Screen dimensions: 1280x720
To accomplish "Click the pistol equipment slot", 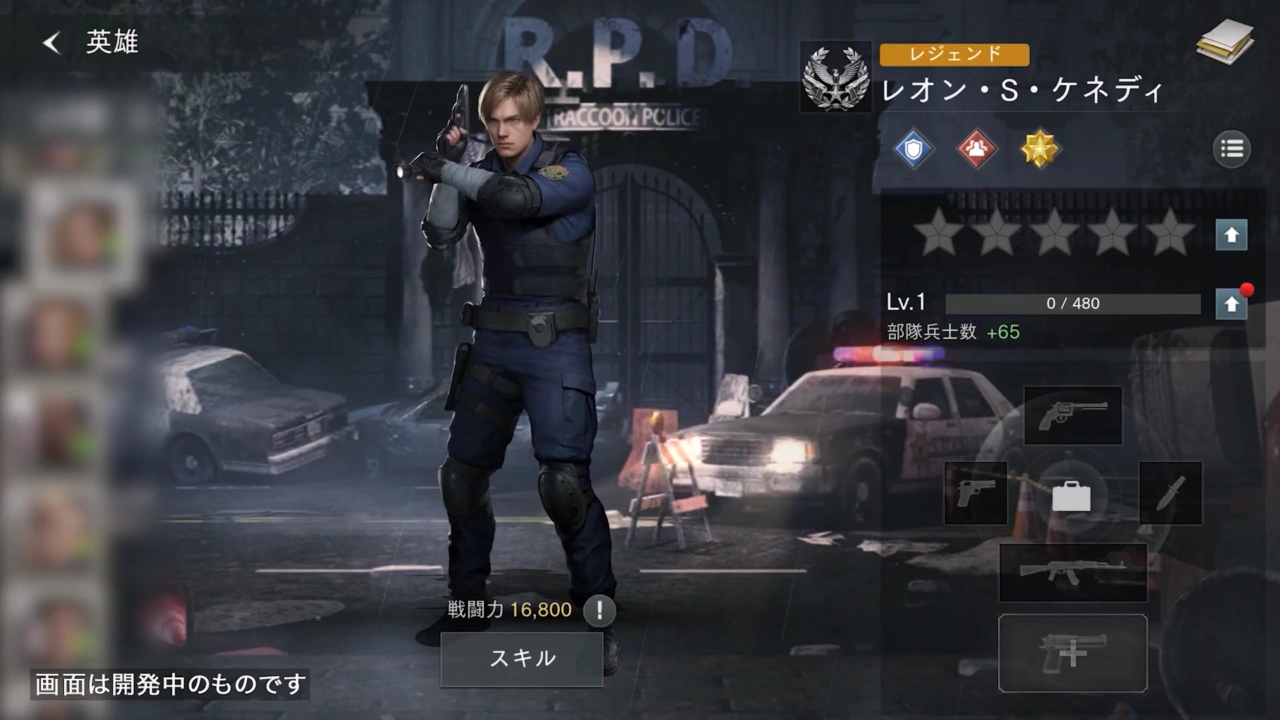I will coord(975,494).
